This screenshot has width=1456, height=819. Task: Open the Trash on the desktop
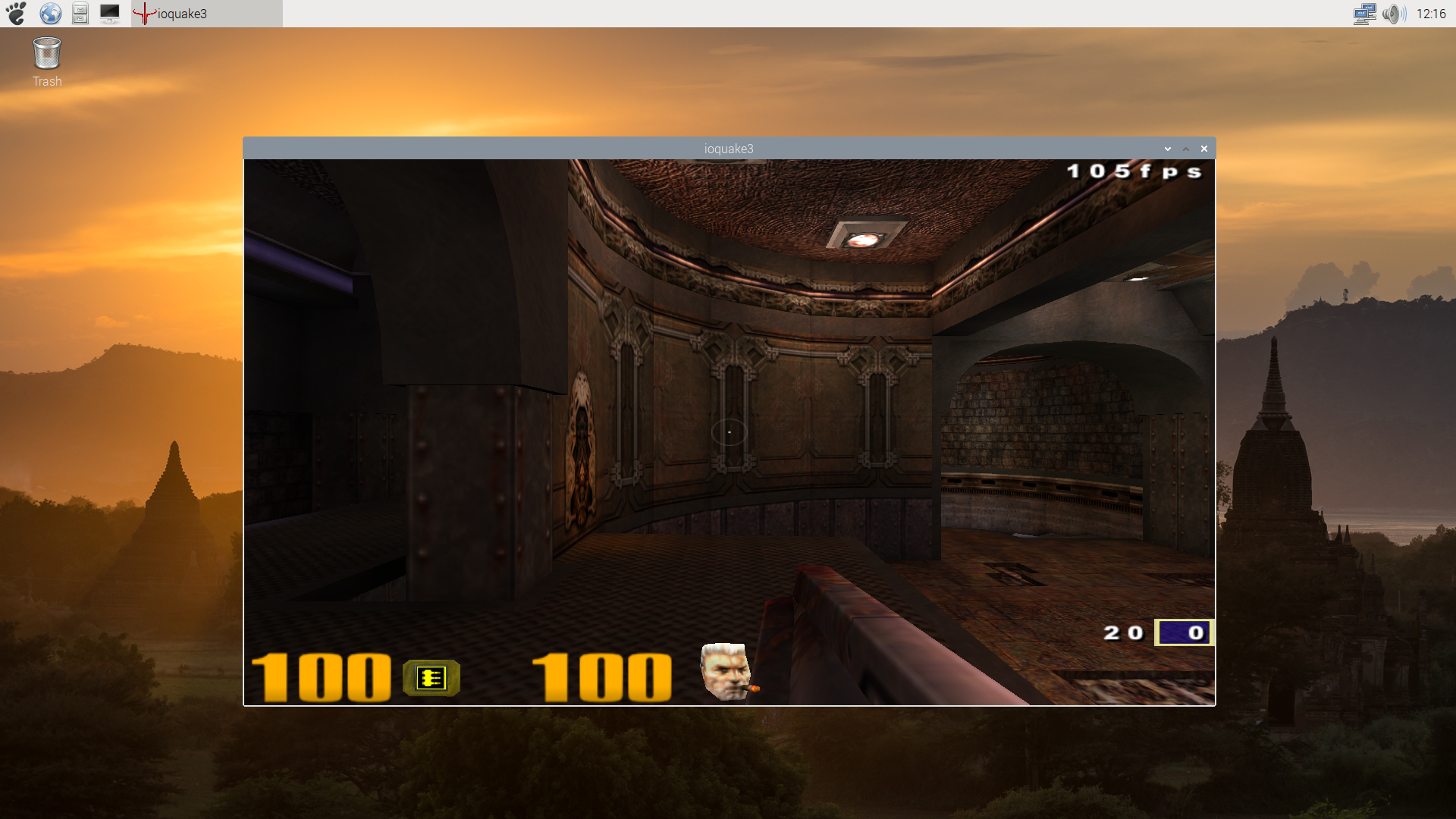pyautogui.click(x=46, y=53)
